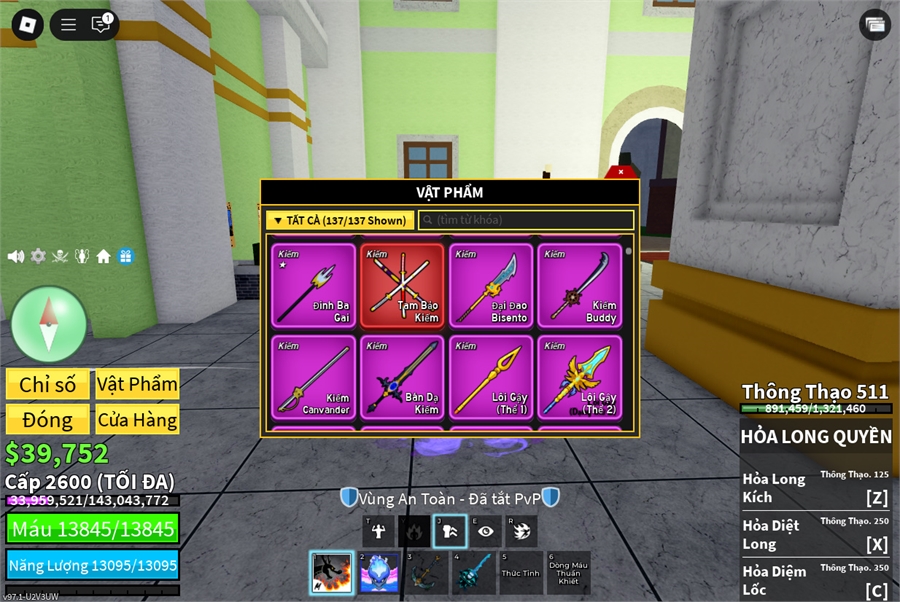
Task: Open the Chỉ số stats button
Action: pyautogui.click(x=47, y=384)
